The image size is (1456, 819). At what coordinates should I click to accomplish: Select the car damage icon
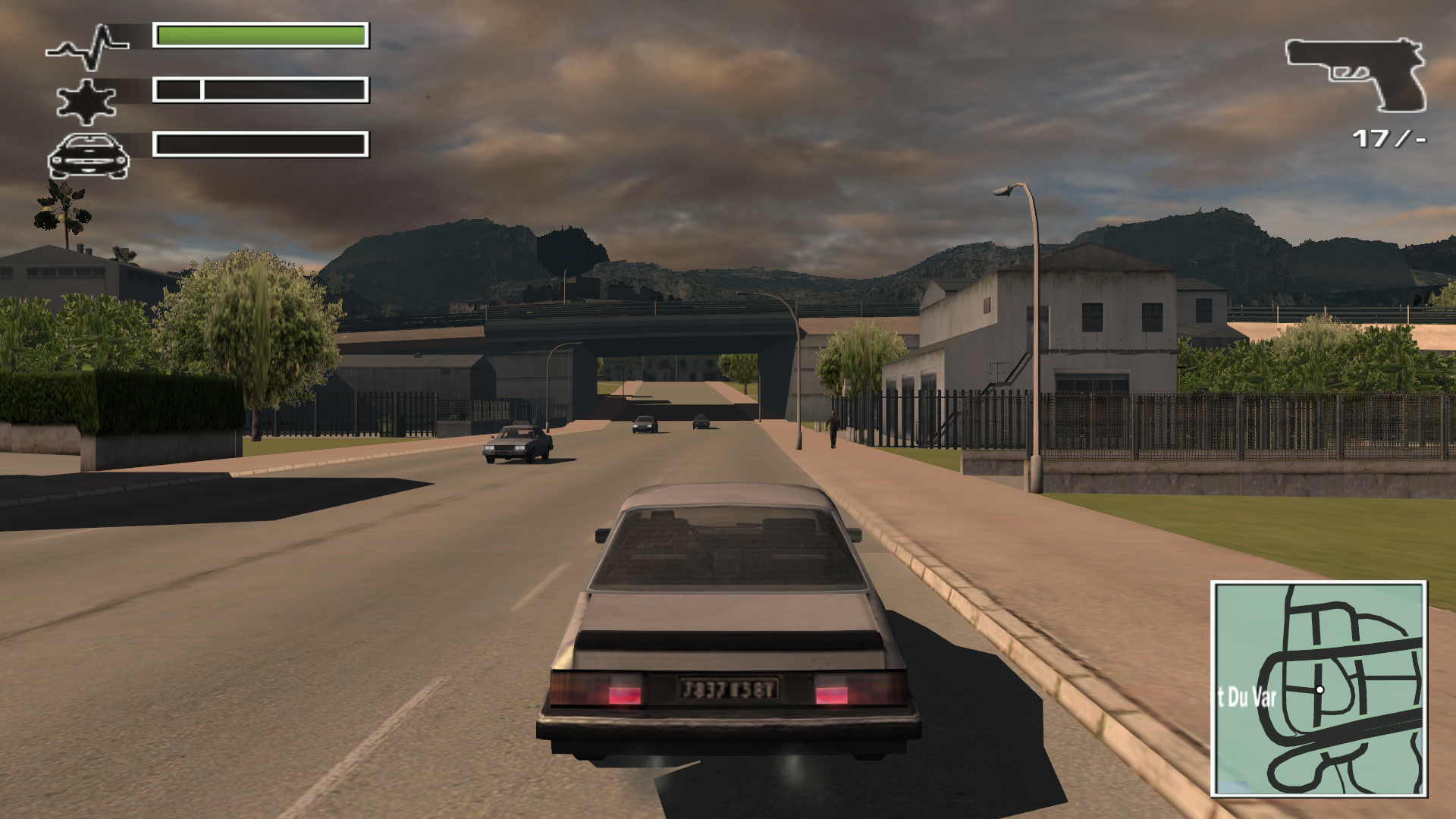click(x=88, y=156)
